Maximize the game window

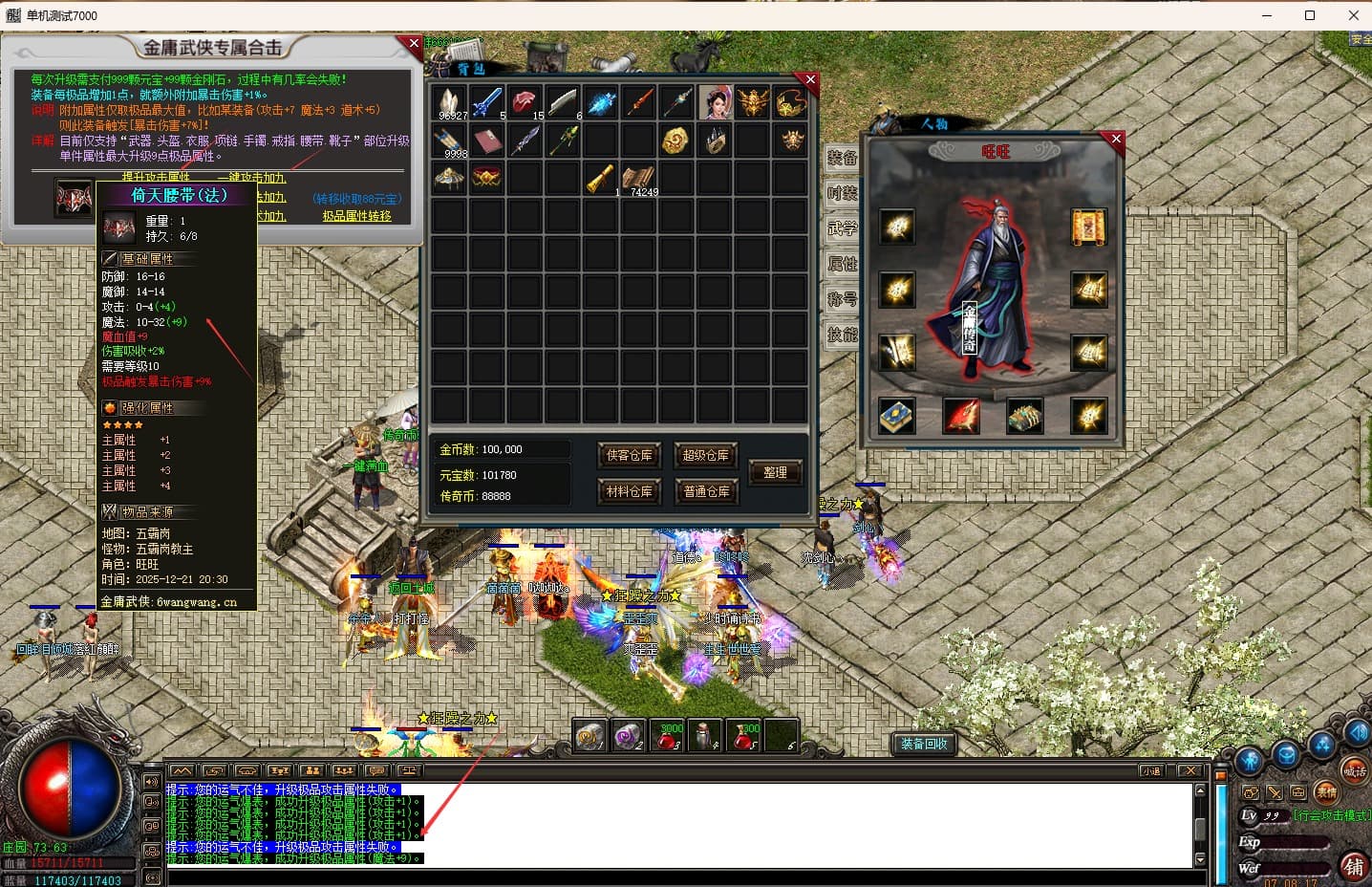[1310, 15]
